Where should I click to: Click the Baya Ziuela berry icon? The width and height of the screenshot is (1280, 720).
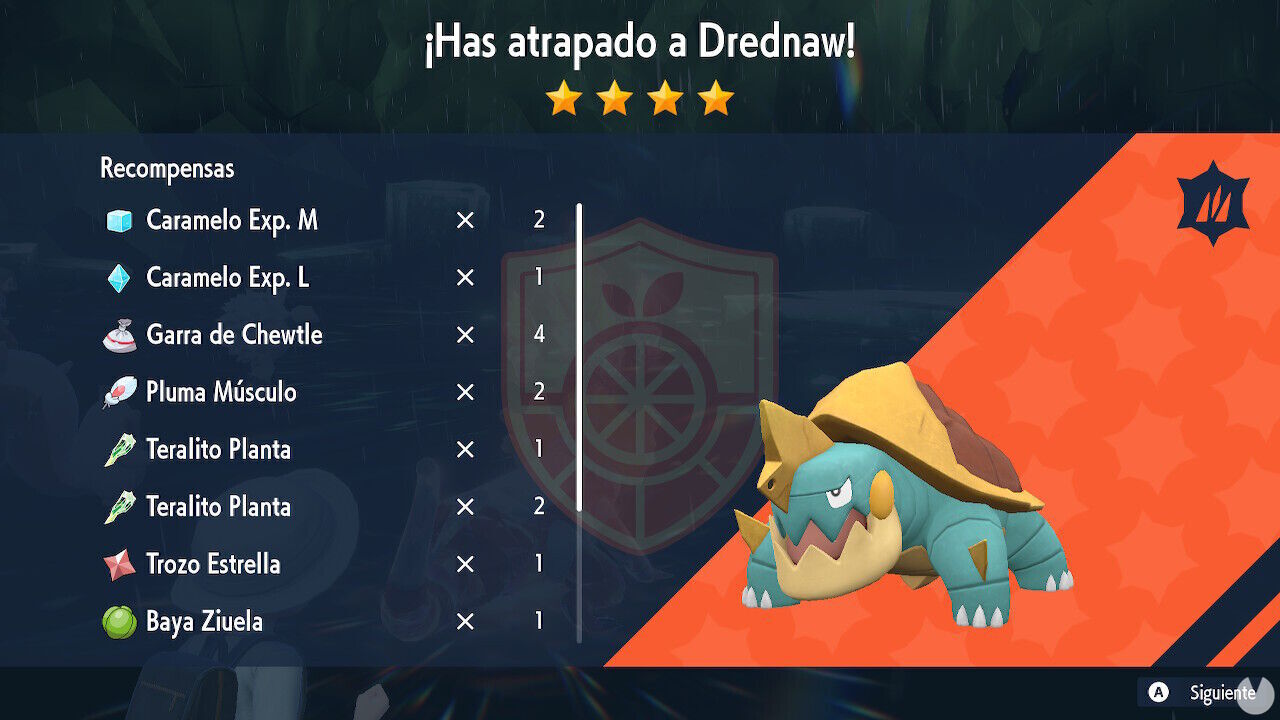121,621
